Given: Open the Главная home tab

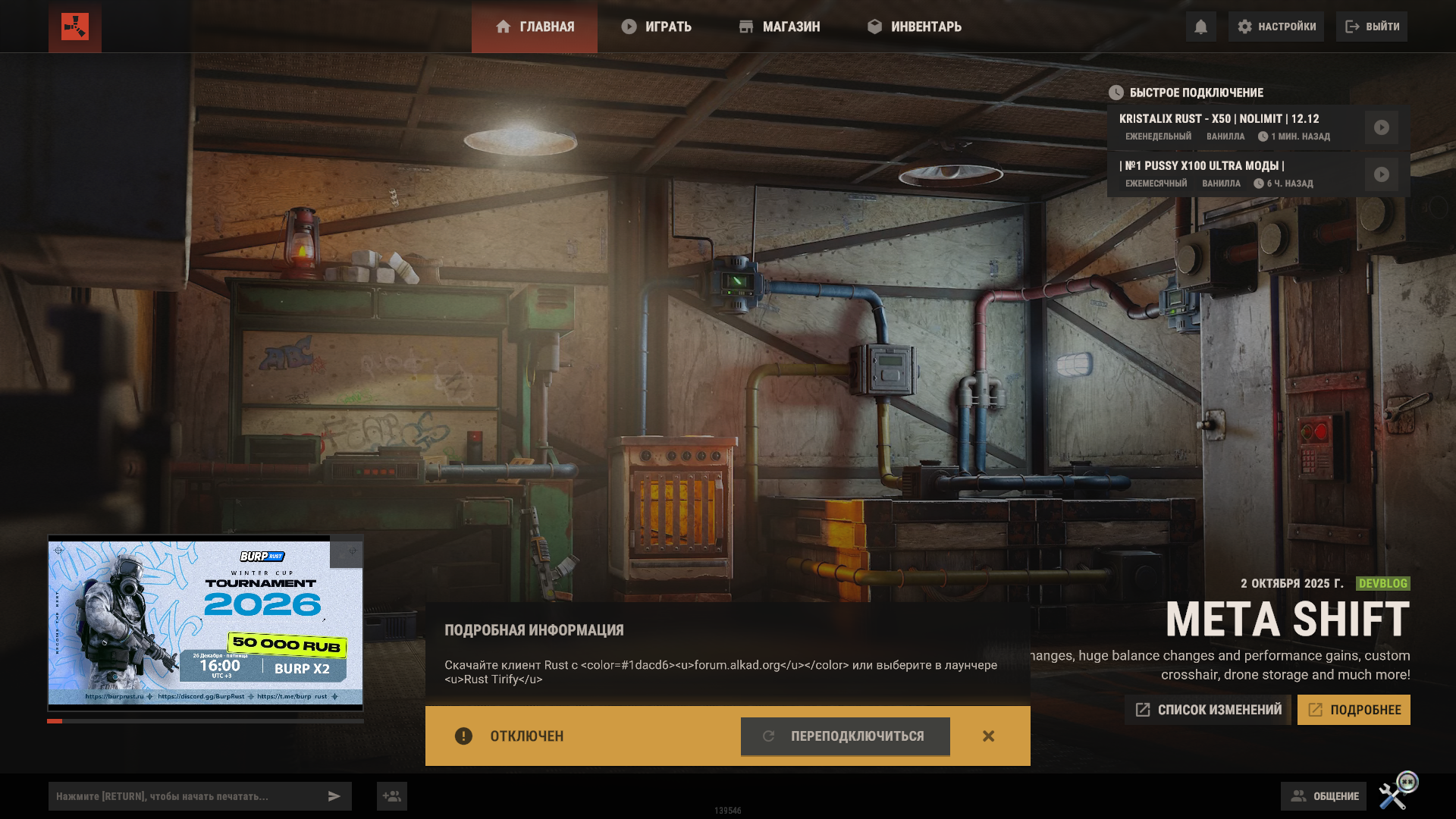Looking at the screenshot, I should click(x=535, y=27).
